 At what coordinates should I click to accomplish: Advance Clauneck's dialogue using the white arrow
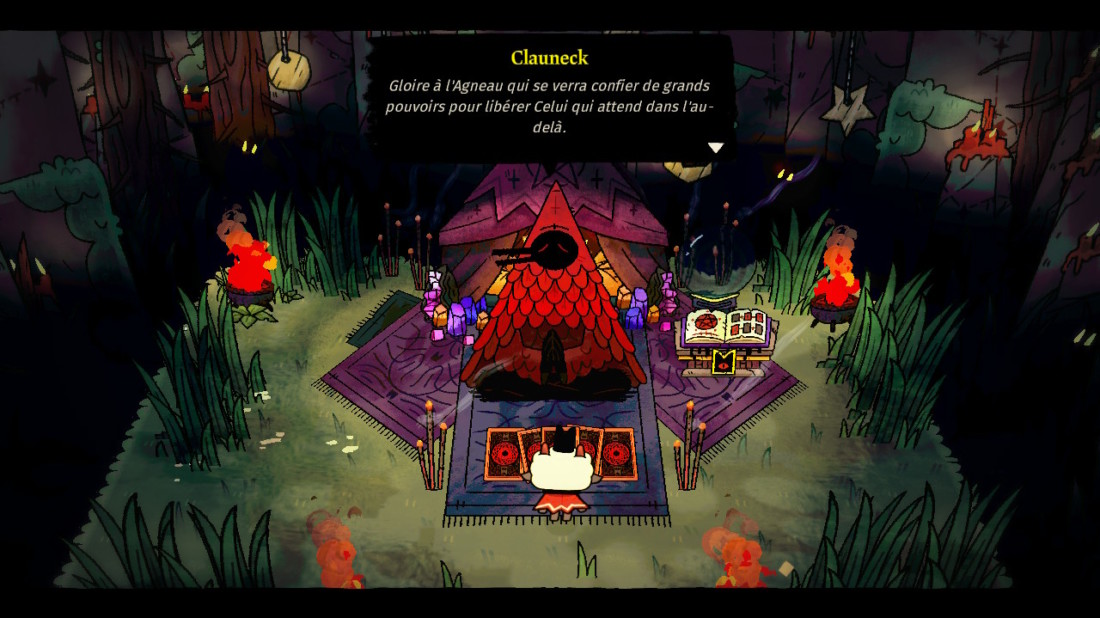pos(715,148)
